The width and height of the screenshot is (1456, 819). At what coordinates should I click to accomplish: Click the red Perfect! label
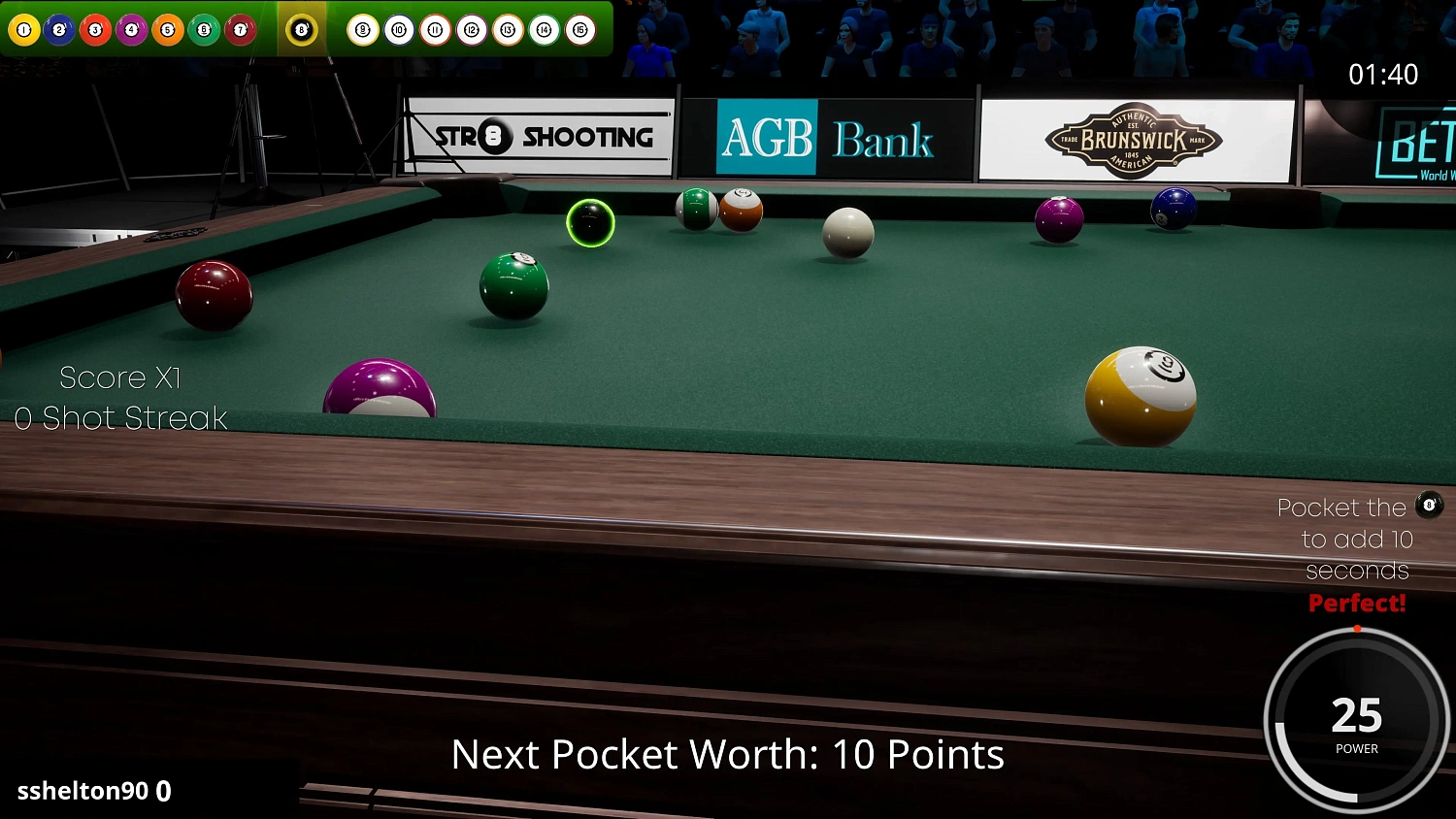1356,603
